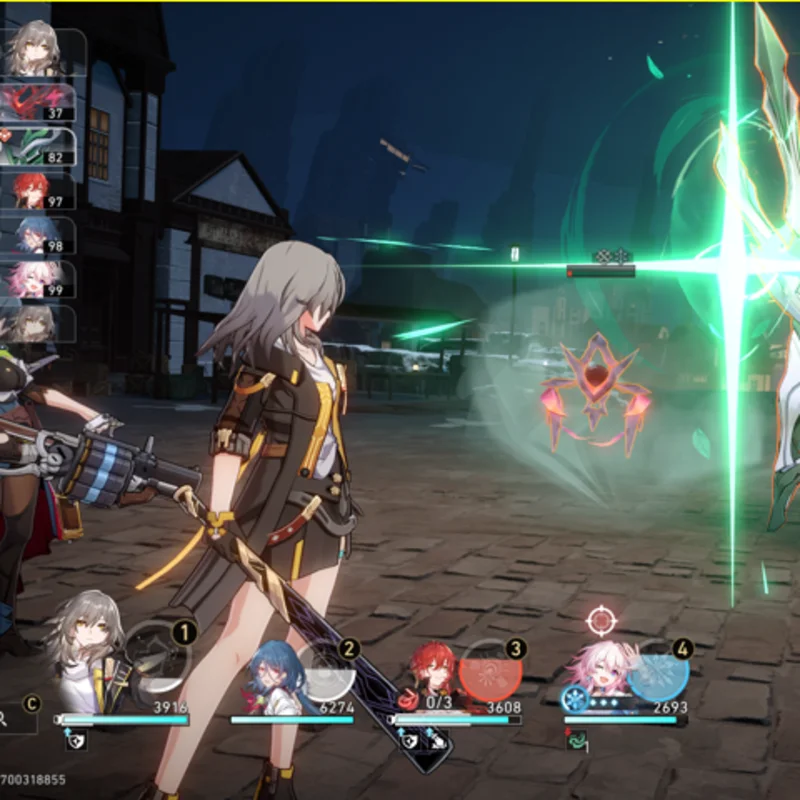Open the pink-haired turn-order entry marked 99
This screenshot has width=800, height=800.
click(42, 279)
